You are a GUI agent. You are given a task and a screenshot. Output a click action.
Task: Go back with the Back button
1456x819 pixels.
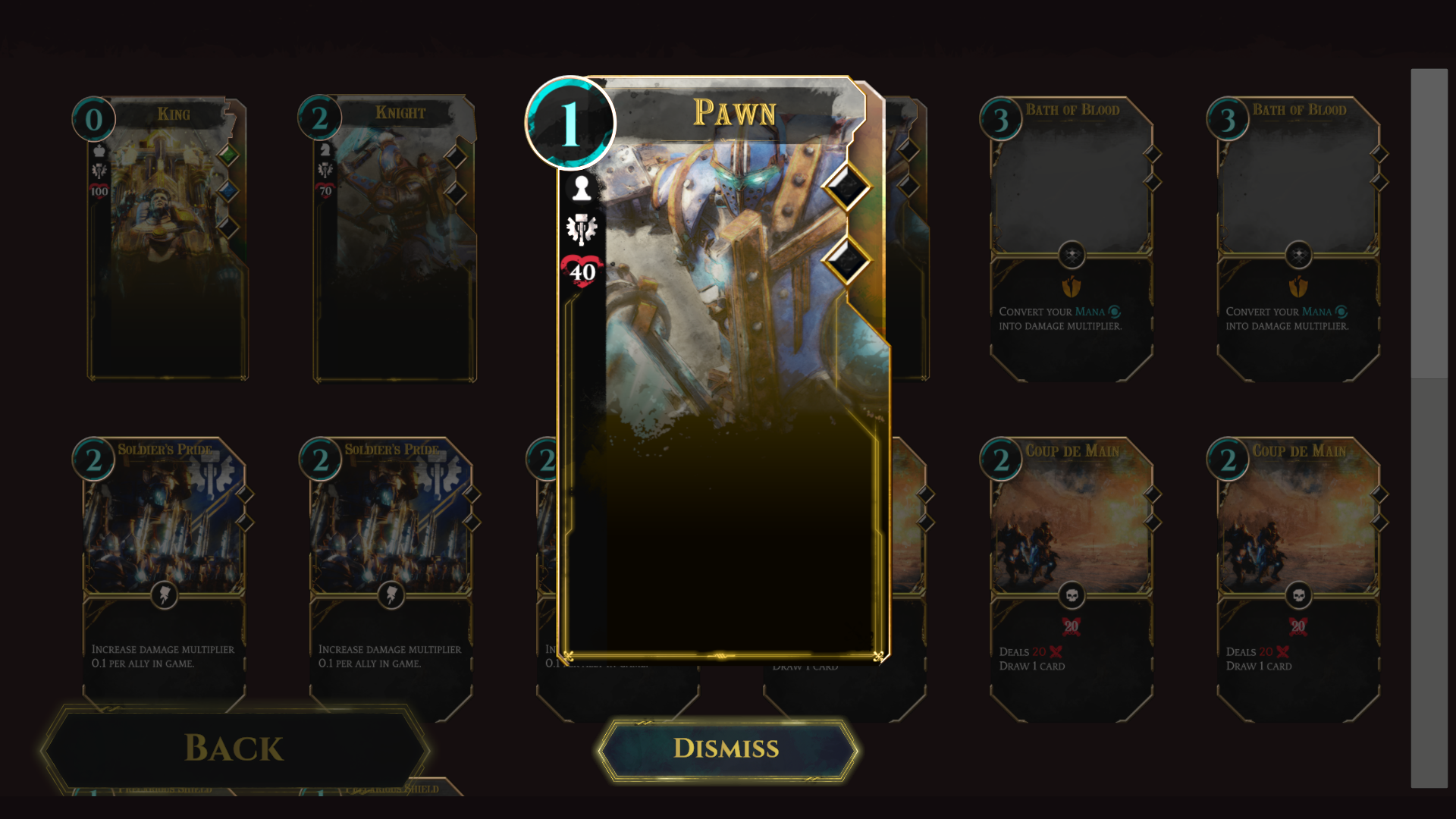pos(235,748)
